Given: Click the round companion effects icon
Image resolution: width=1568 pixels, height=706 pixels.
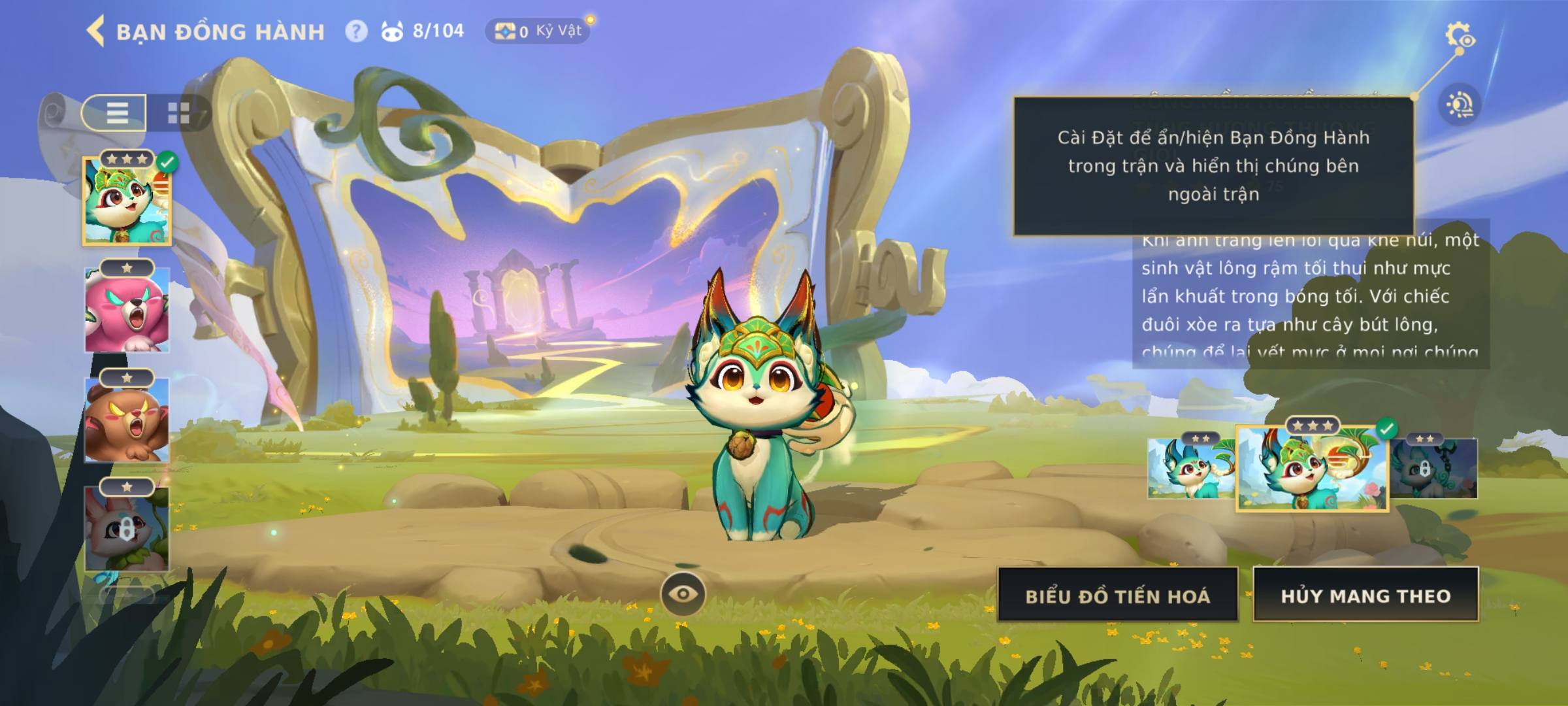Looking at the screenshot, I should click(x=1459, y=105).
